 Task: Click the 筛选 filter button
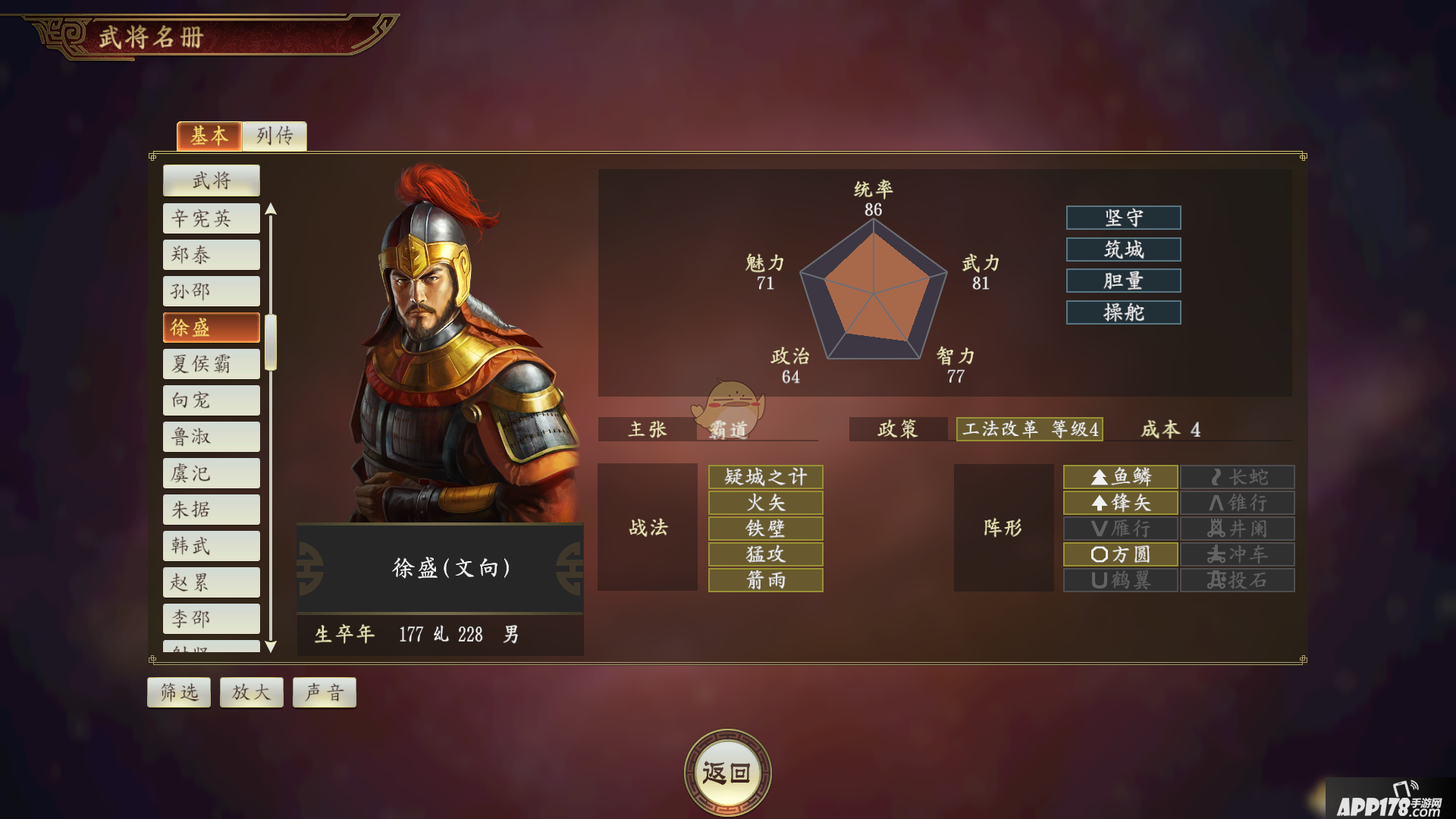click(x=178, y=692)
